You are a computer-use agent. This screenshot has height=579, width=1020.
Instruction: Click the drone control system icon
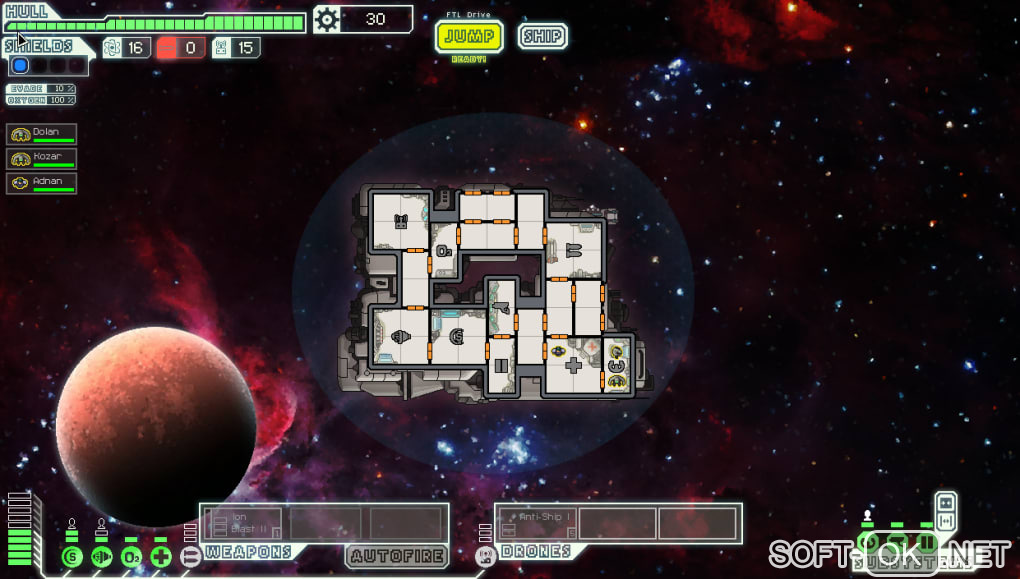coord(486,557)
